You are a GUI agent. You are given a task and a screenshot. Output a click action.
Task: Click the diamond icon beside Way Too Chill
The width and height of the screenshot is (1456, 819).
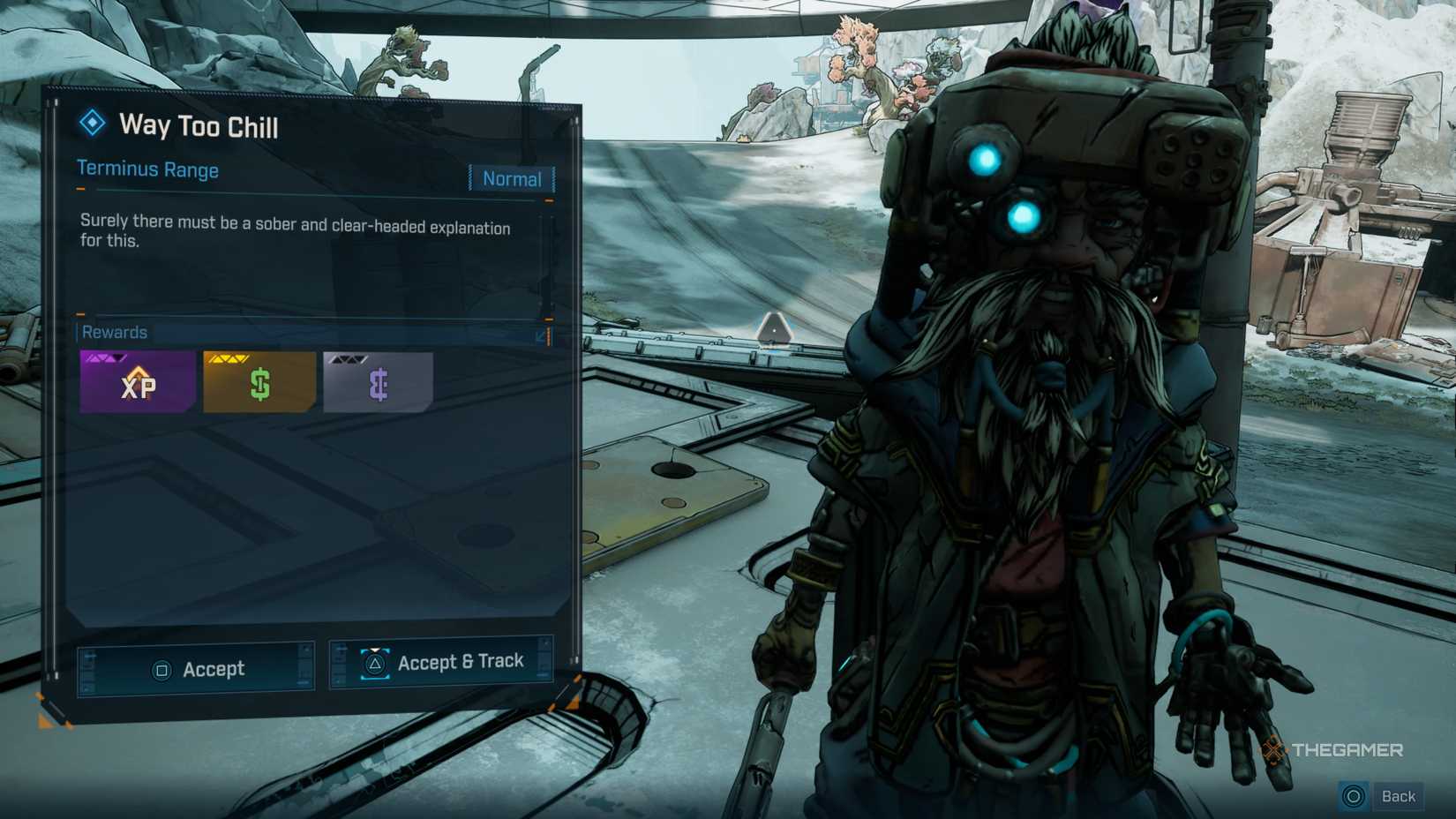point(91,125)
